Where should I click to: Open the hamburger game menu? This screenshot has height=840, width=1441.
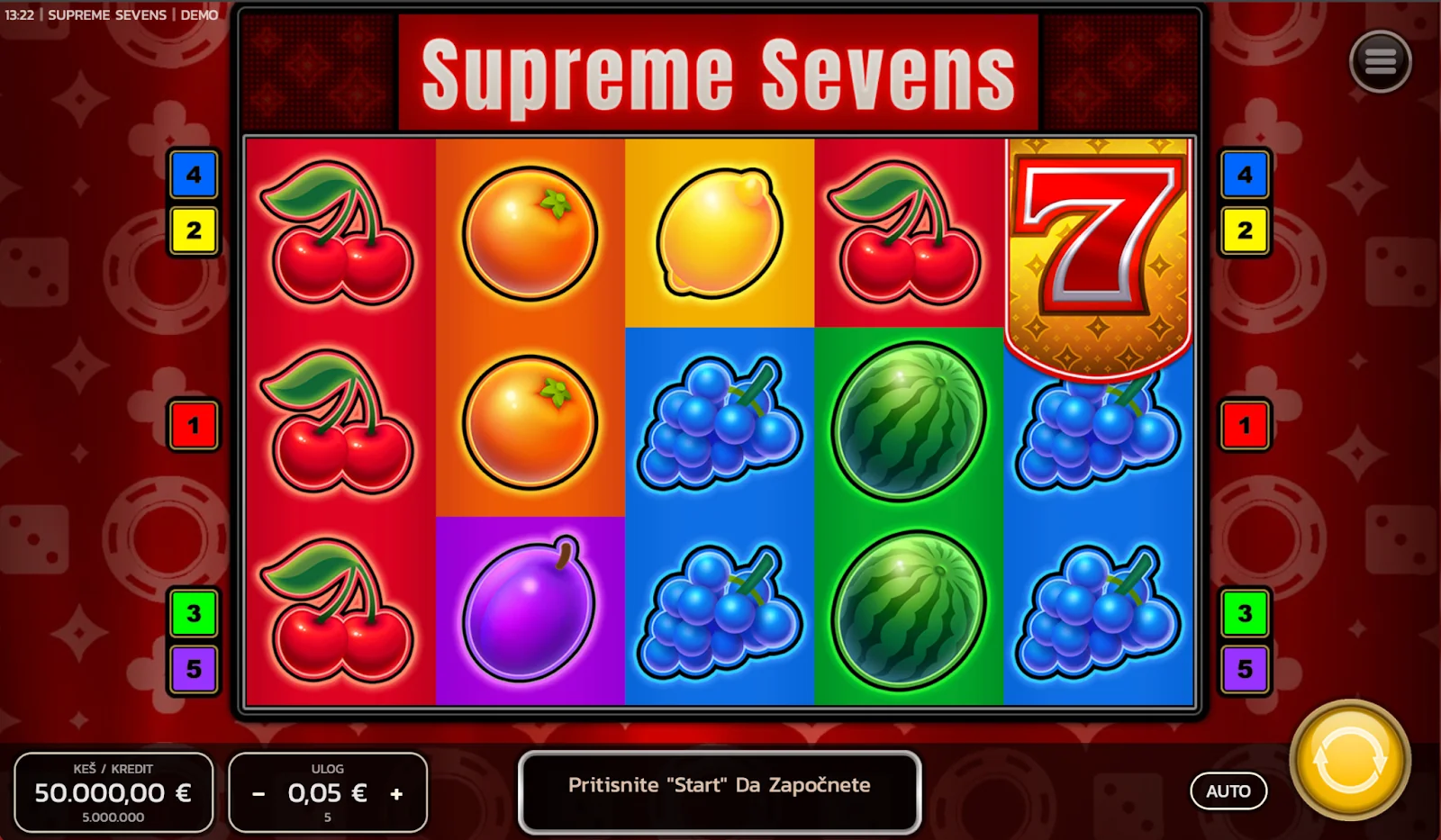[1381, 63]
